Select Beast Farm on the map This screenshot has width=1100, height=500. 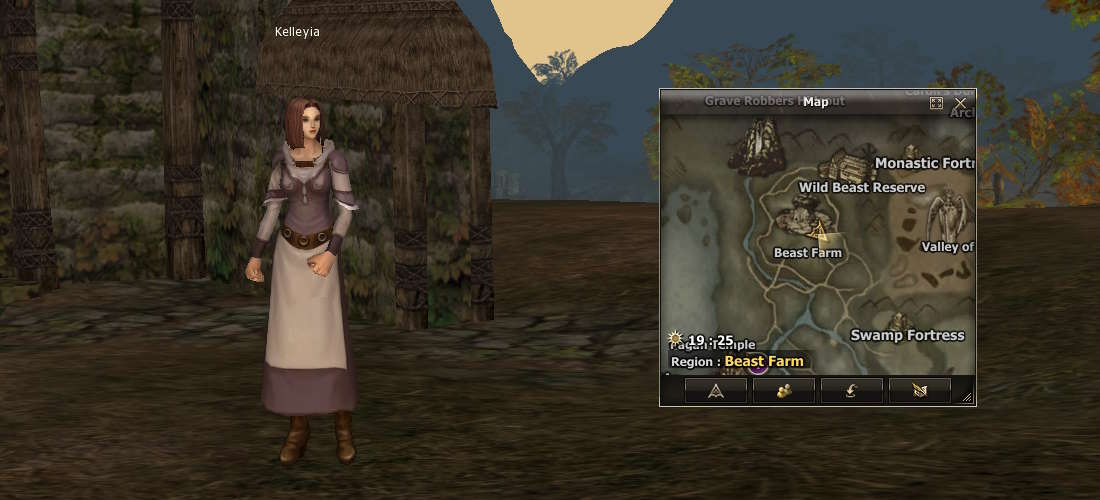point(808,253)
